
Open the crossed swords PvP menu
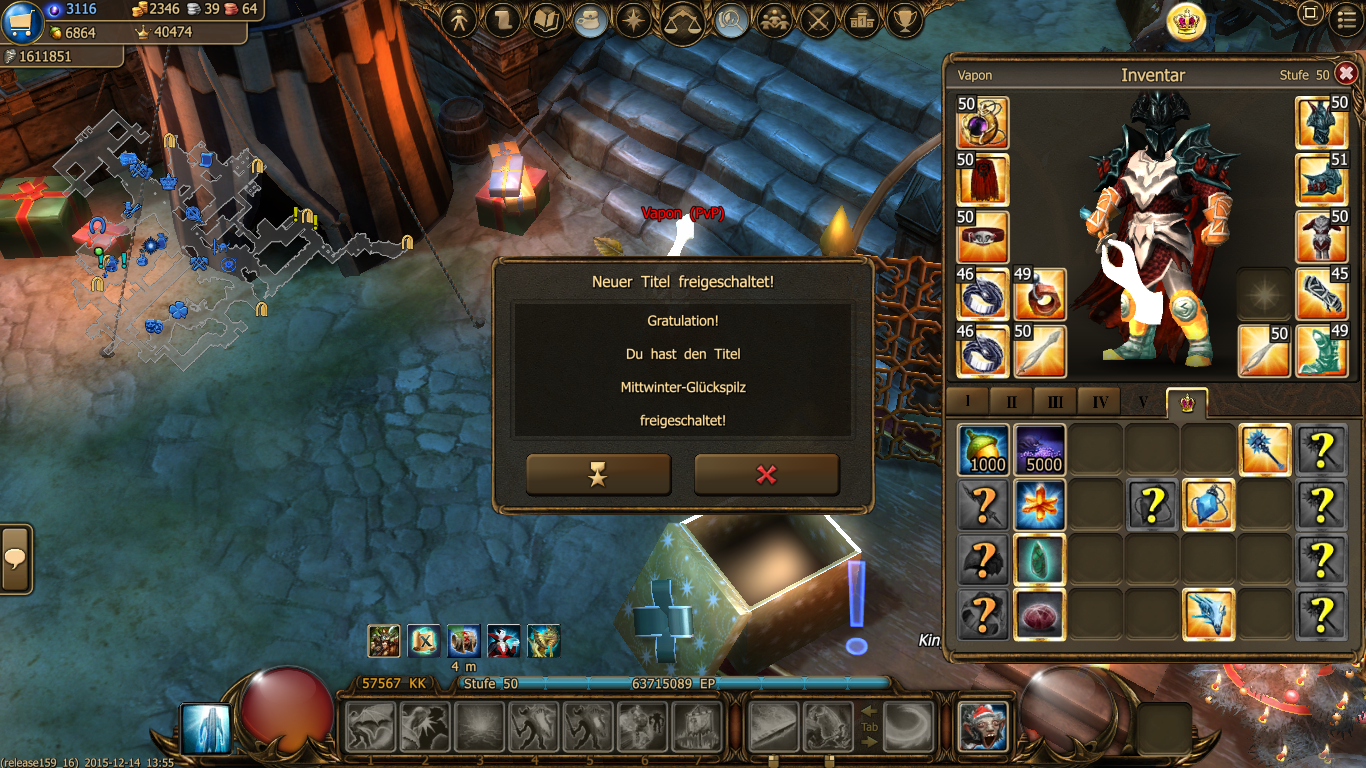(818, 19)
